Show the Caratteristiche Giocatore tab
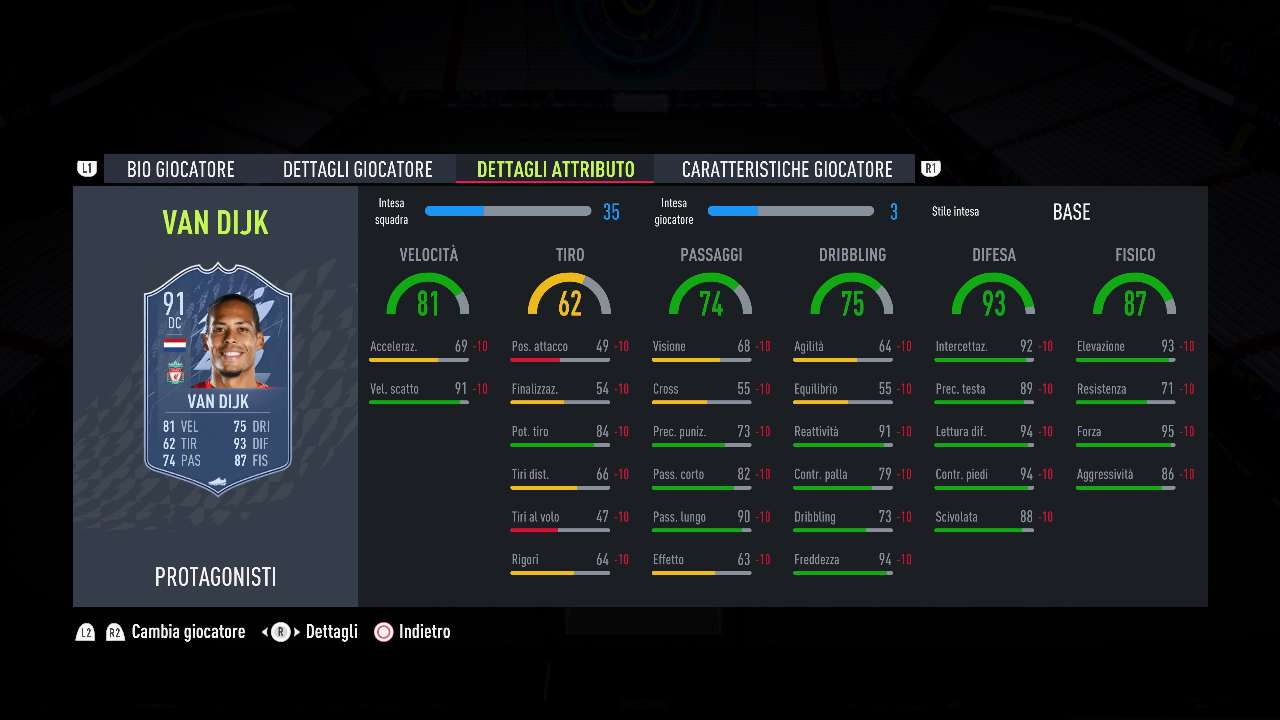This screenshot has width=1280, height=720. 786,169
